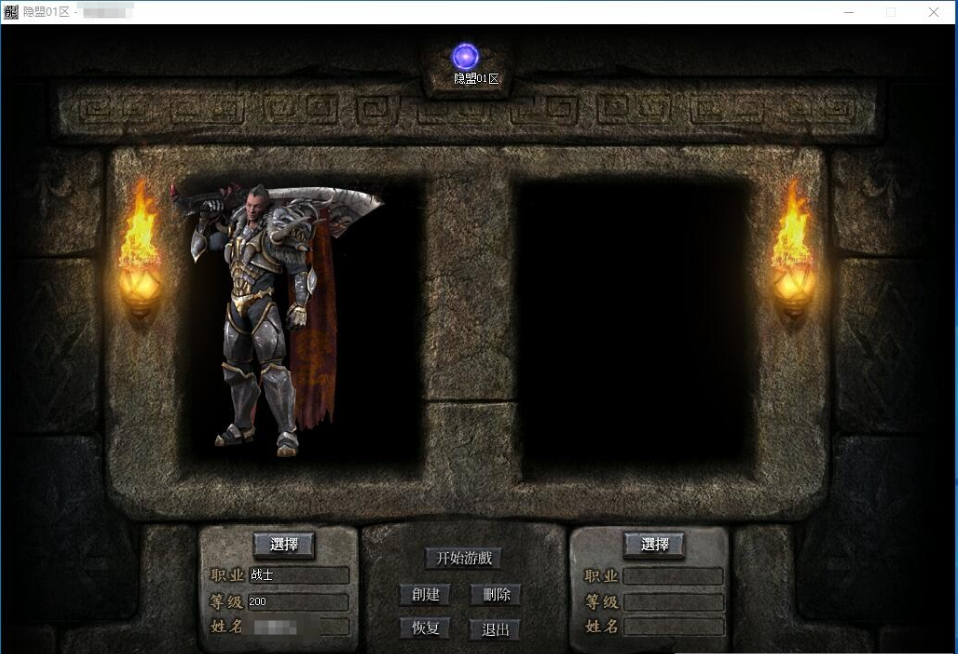This screenshot has height=654, width=958.
Task: Click the purple 隐盟01区 server orb
Action: tap(465, 57)
